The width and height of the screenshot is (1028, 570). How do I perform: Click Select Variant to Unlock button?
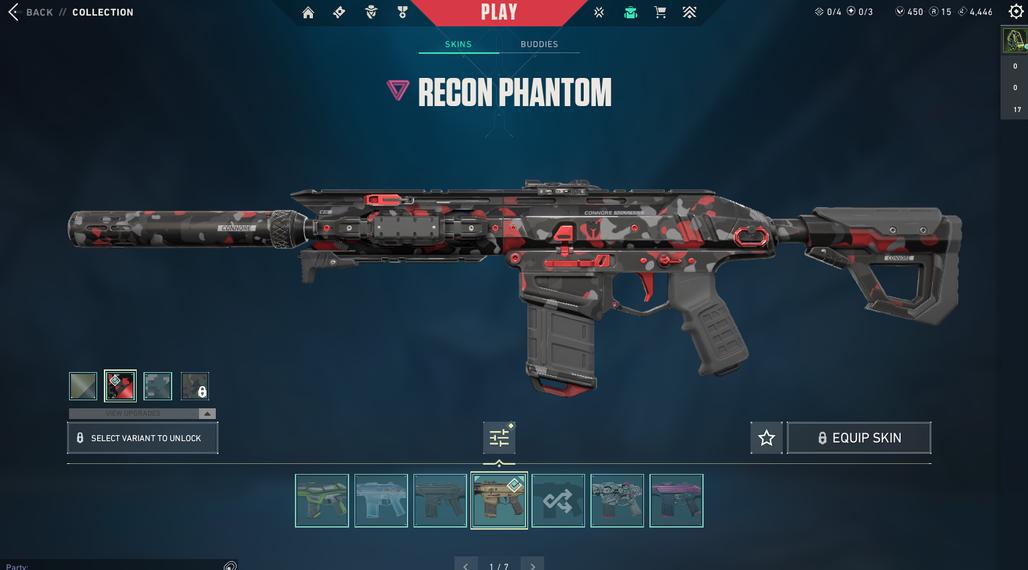pos(142,438)
